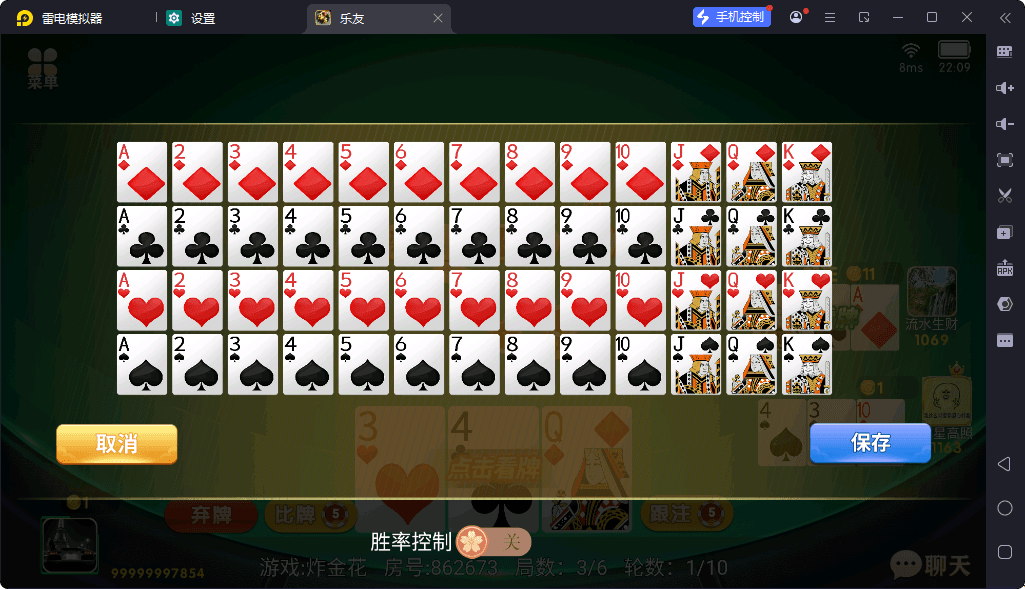The image size is (1025, 589).
Task: Choose the Jack of spades card
Action: 696,364
